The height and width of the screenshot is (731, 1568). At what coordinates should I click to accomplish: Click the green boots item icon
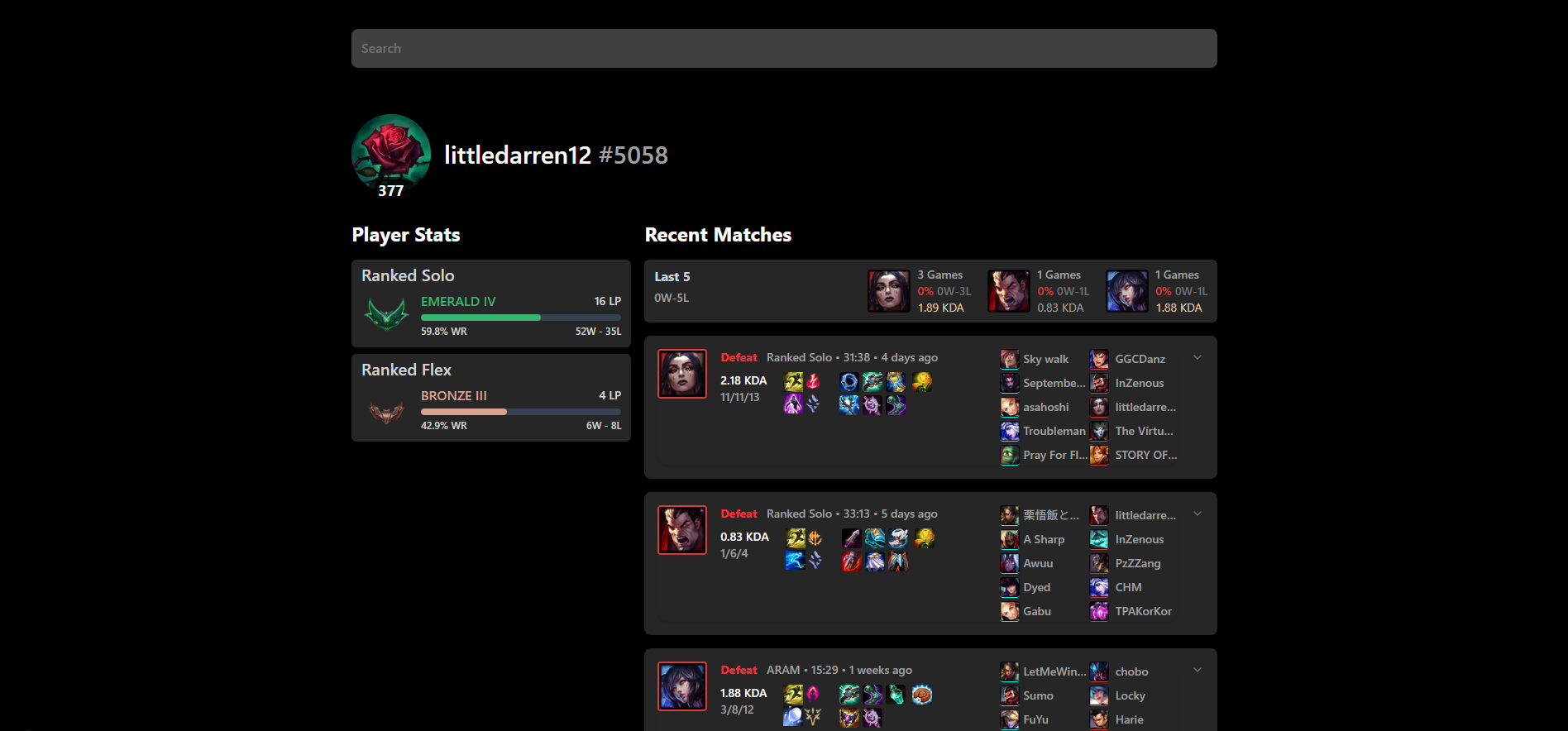(x=896, y=405)
